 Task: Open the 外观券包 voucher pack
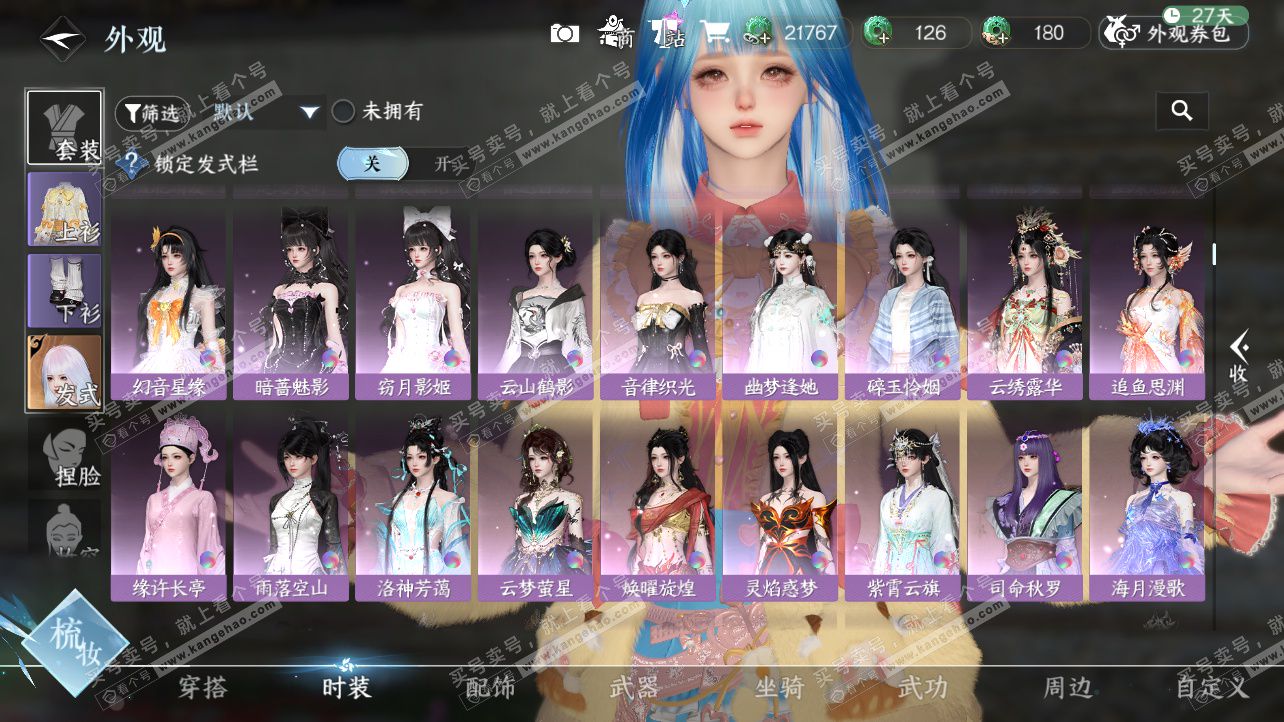(x=1173, y=33)
